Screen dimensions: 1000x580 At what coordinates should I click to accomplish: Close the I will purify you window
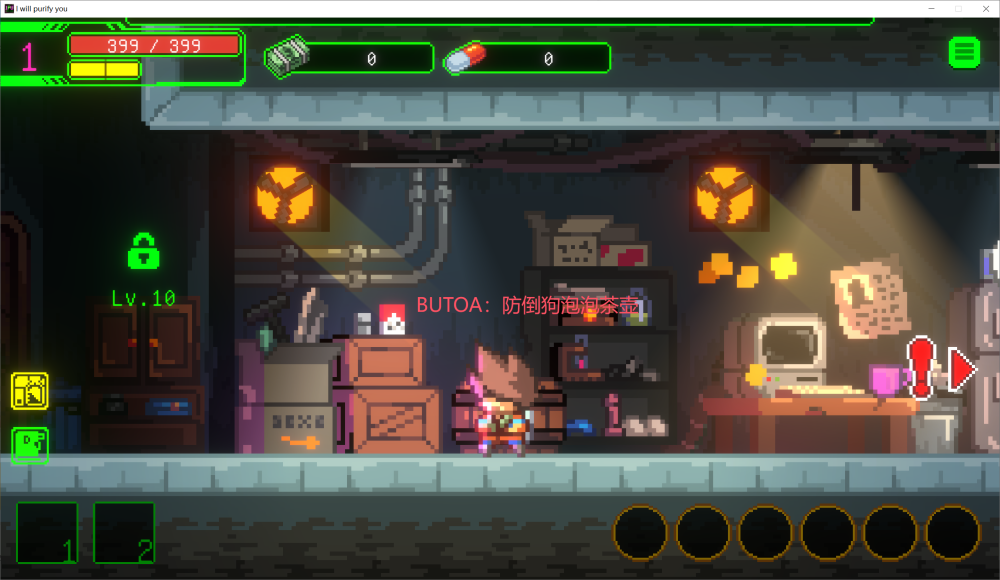[x=985, y=8]
